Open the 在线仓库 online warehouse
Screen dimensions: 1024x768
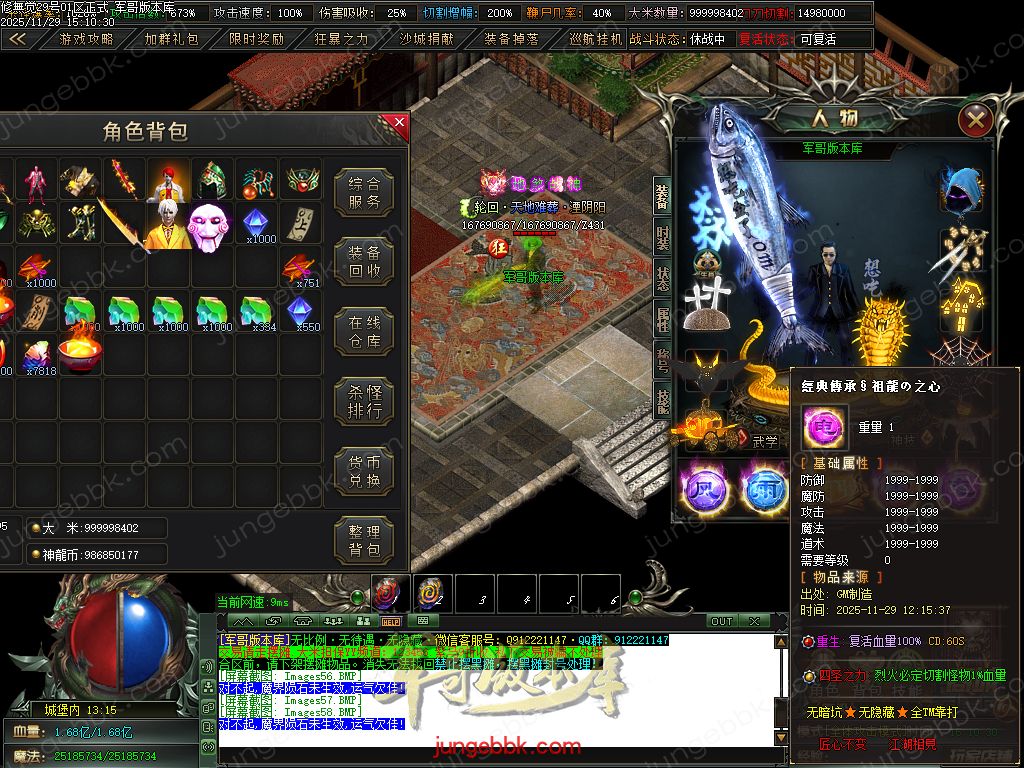pyautogui.click(x=364, y=332)
